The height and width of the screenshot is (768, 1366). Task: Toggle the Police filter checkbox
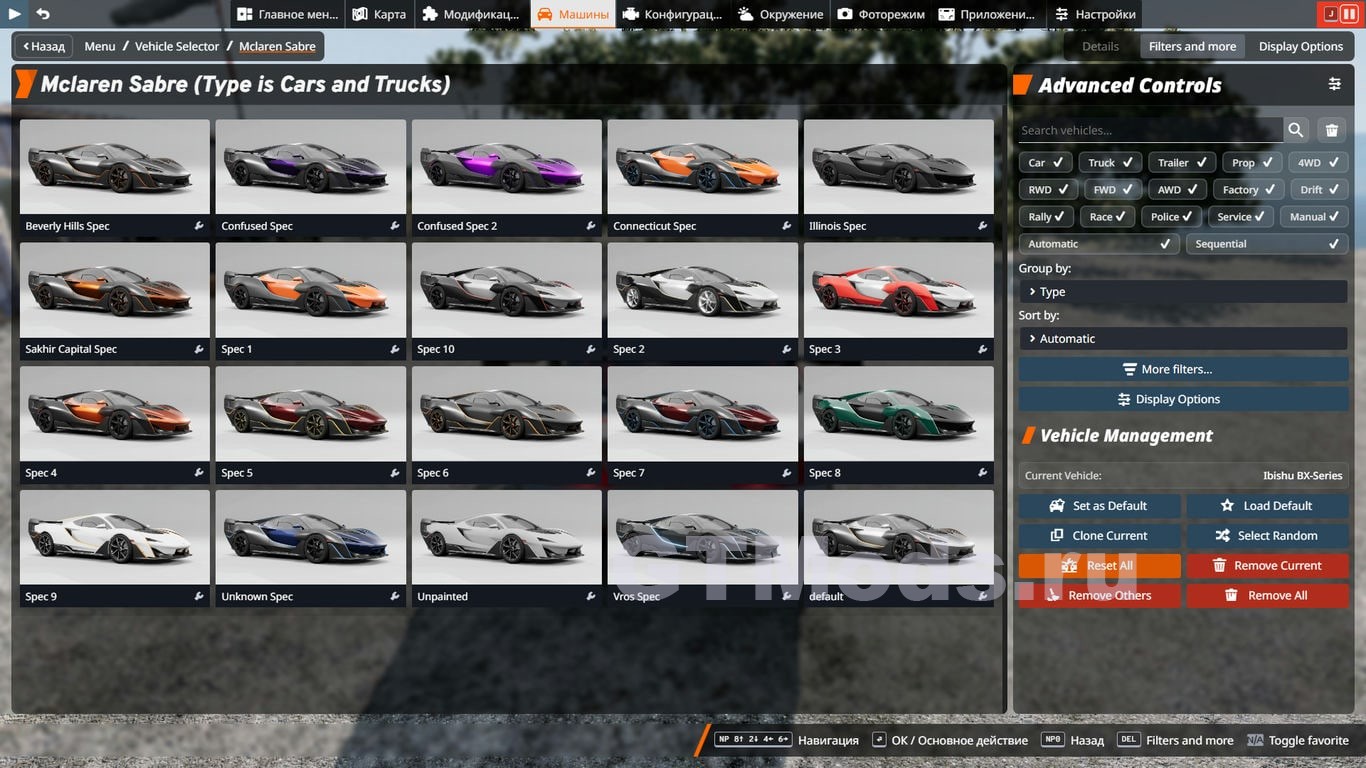coord(1171,216)
